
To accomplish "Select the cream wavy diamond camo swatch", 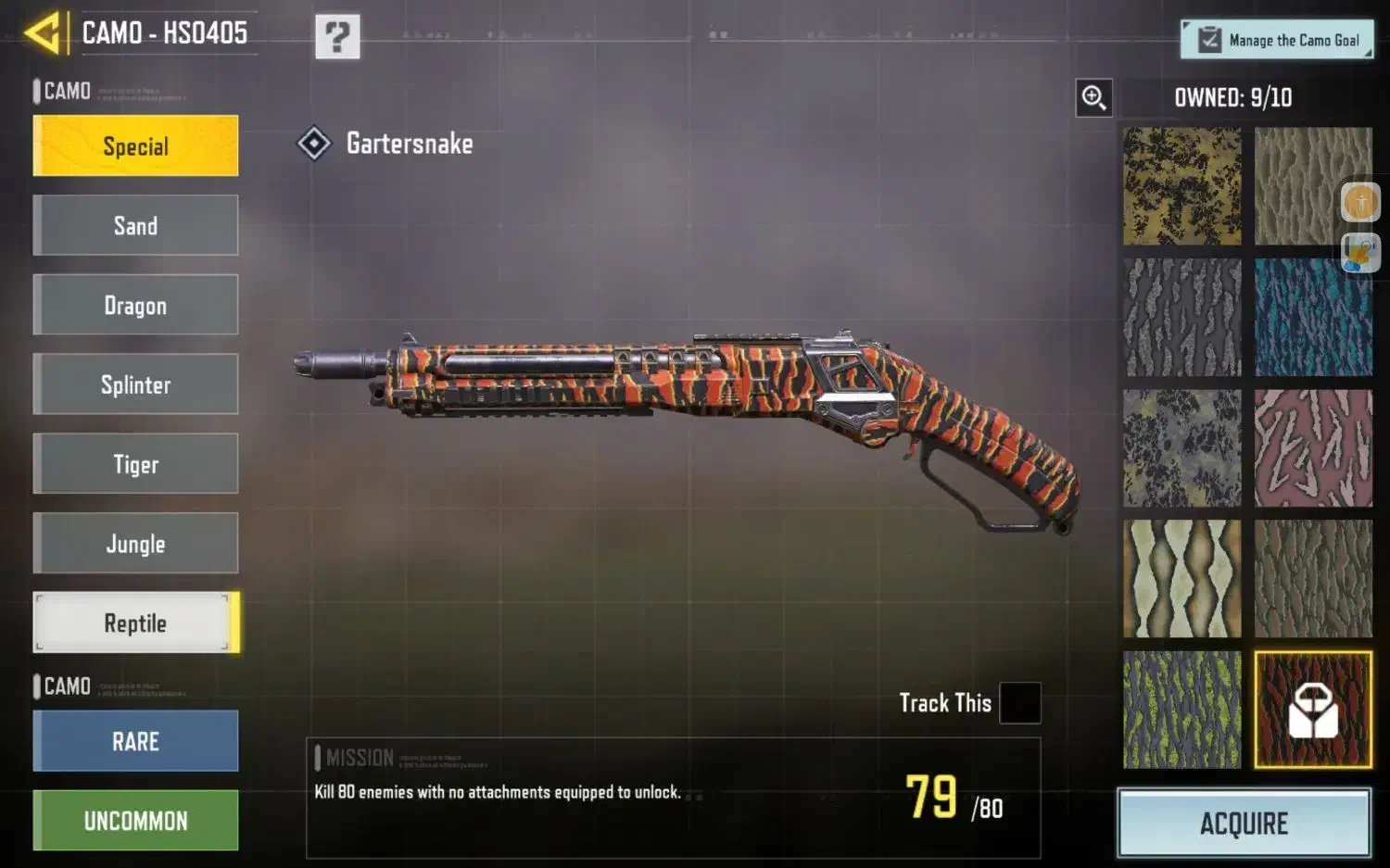I will [x=1181, y=579].
